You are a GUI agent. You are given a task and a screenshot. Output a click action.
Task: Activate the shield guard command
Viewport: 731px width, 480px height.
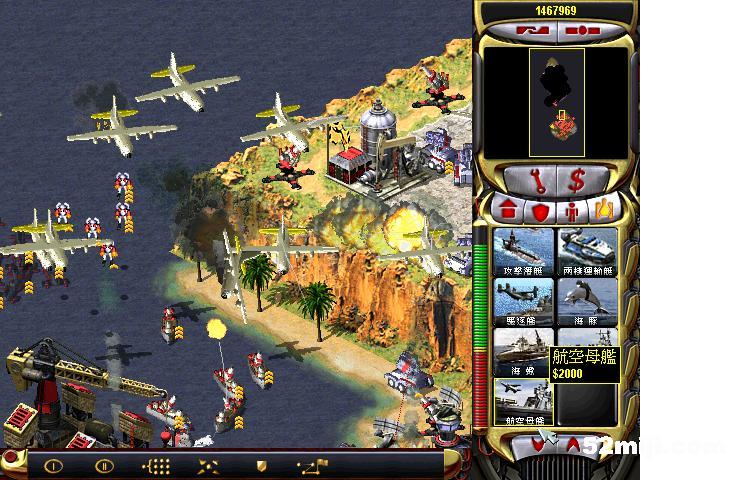[x=262, y=465]
